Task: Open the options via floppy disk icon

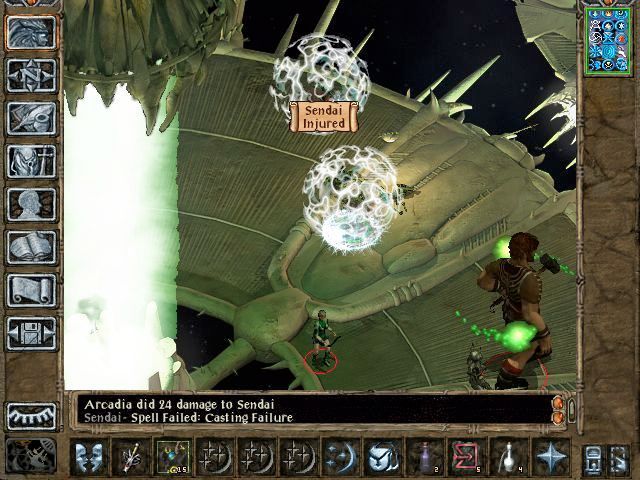Action: click(31, 333)
